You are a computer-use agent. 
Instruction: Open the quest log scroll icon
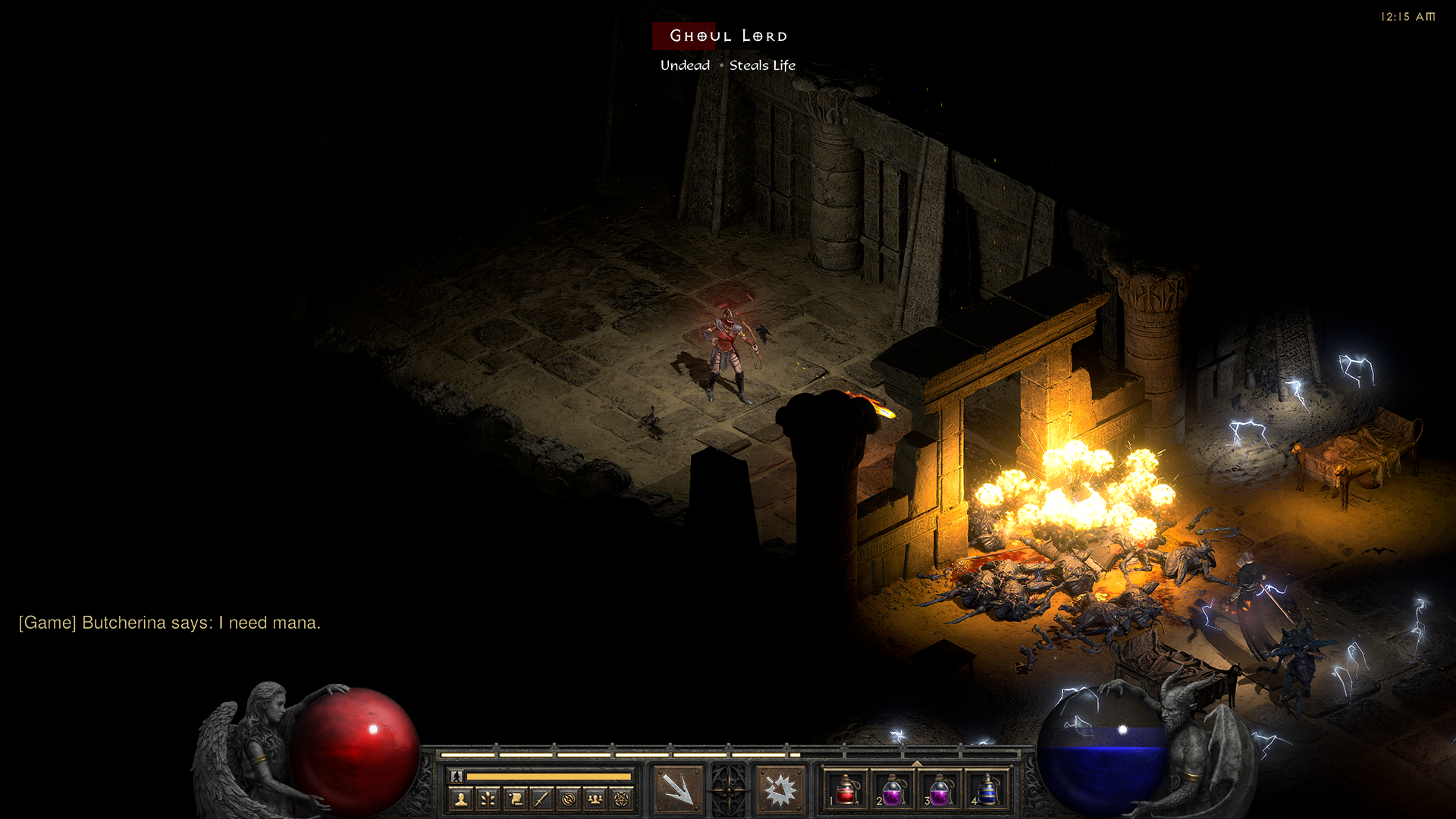[515, 799]
